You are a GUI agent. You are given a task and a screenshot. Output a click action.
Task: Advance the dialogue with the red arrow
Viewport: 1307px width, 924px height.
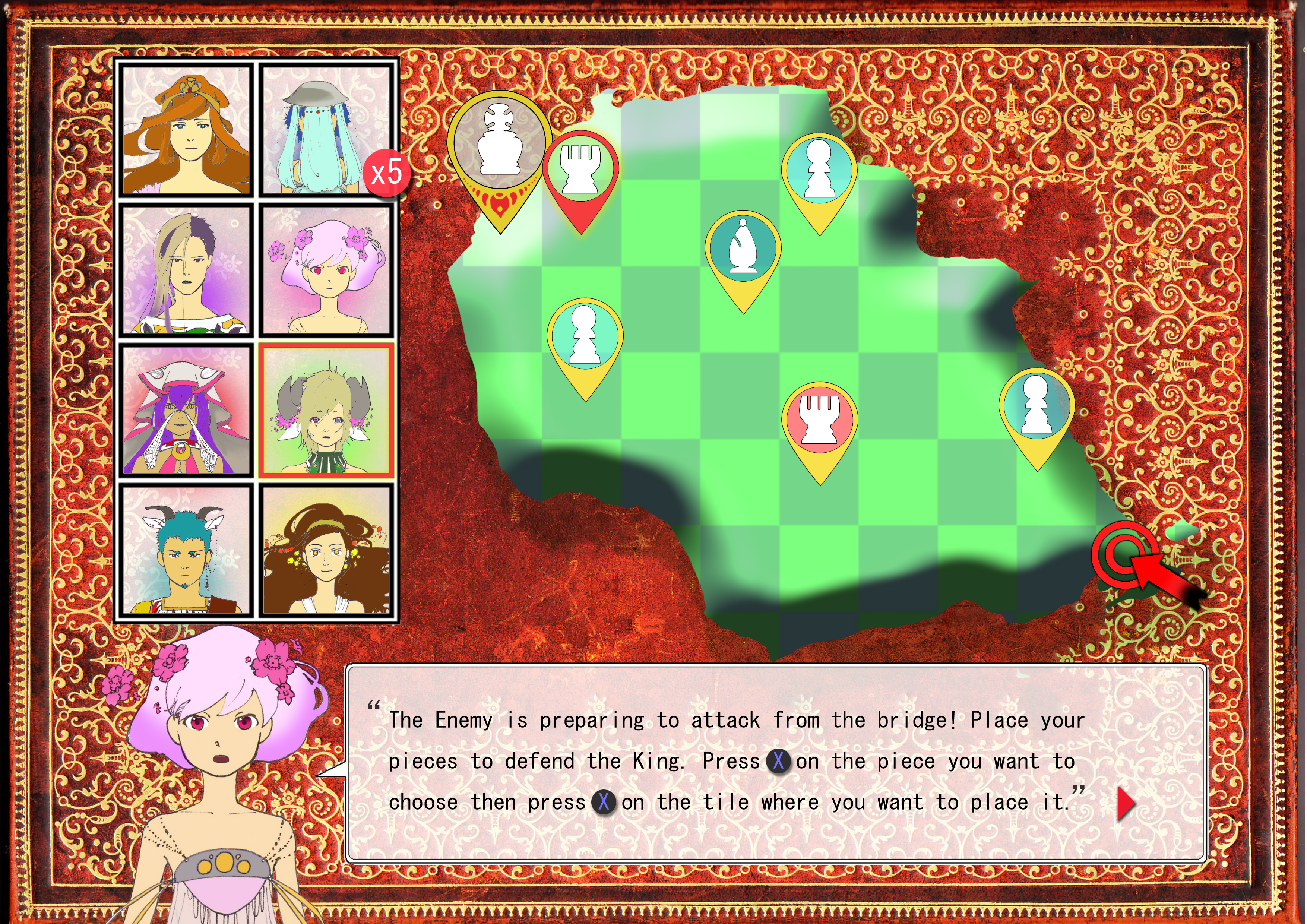tap(1126, 804)
